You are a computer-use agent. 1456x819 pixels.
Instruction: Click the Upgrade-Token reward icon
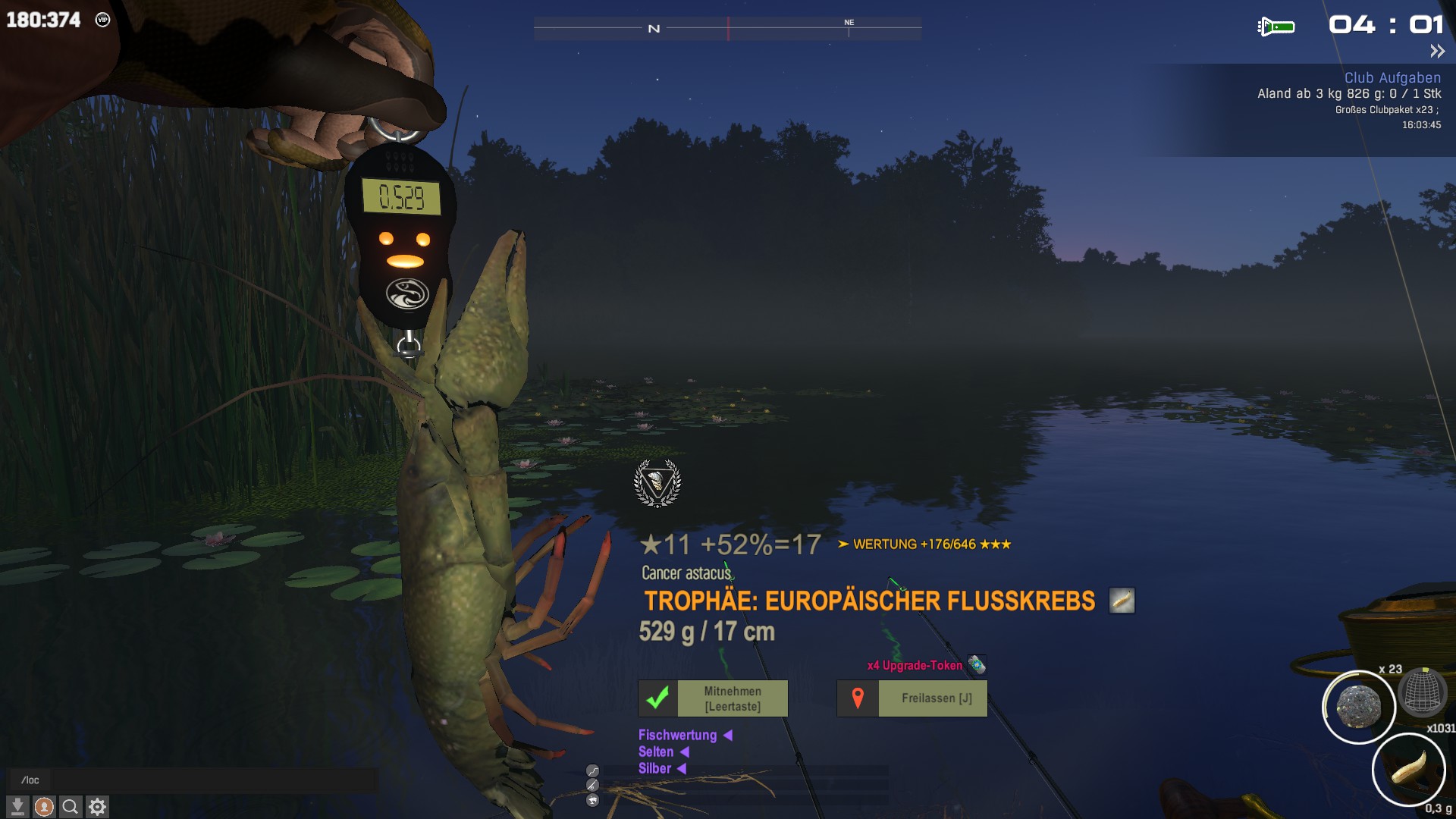point(977,665)
